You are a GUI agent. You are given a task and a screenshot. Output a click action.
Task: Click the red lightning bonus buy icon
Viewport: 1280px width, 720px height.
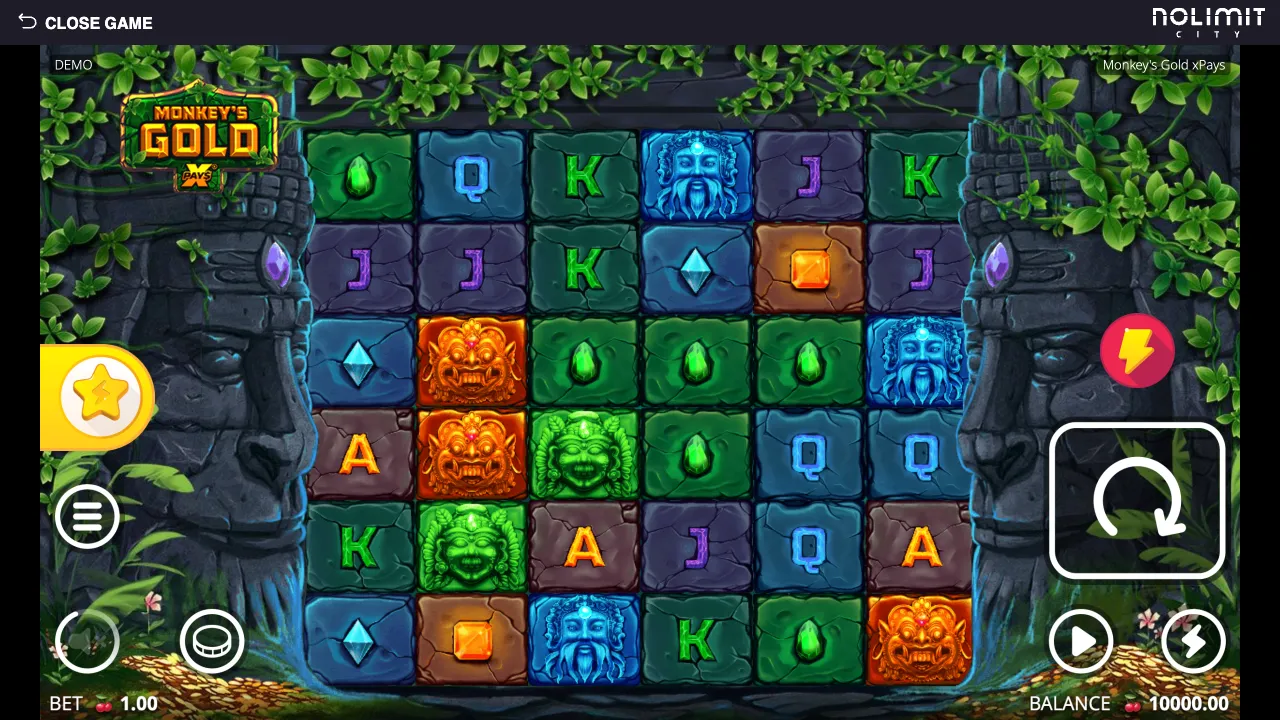1137,350
